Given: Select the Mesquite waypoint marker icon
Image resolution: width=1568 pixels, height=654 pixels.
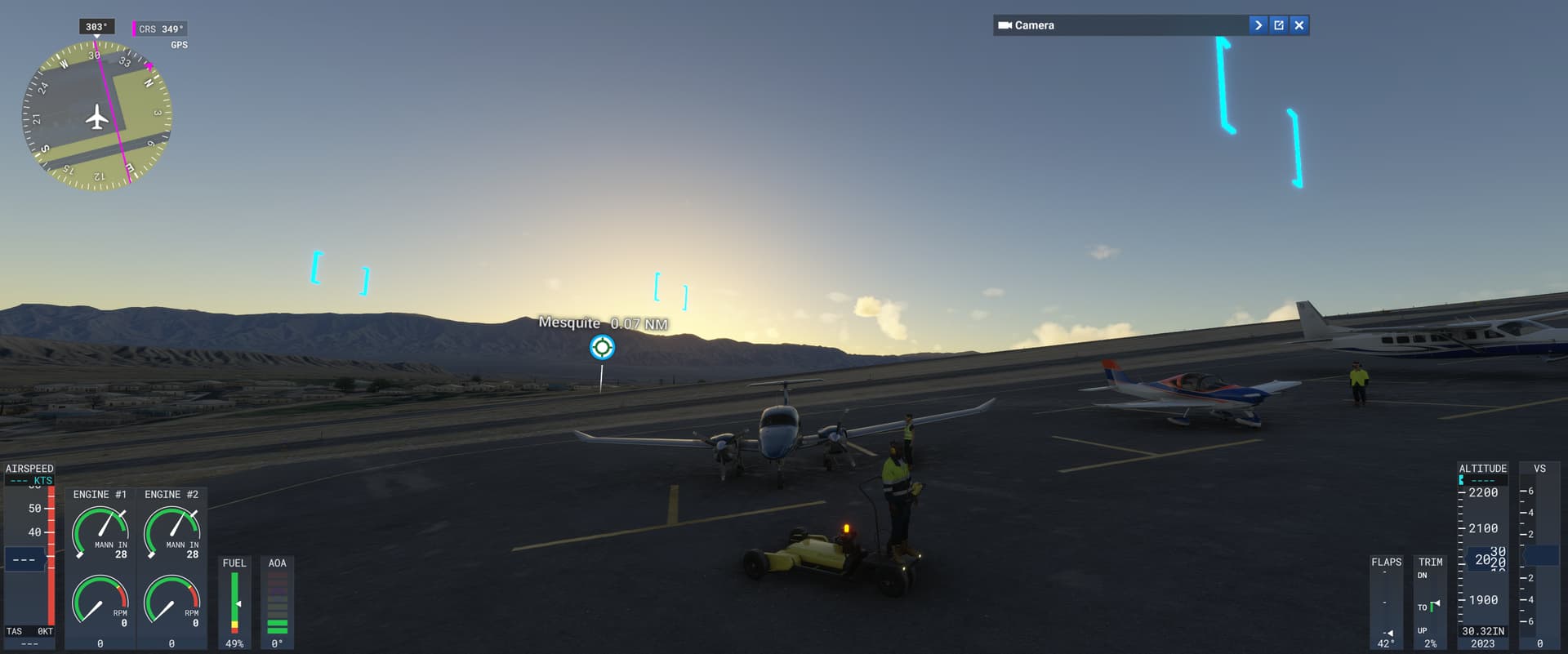Looking at the screenshot, I should coord(602,346).
